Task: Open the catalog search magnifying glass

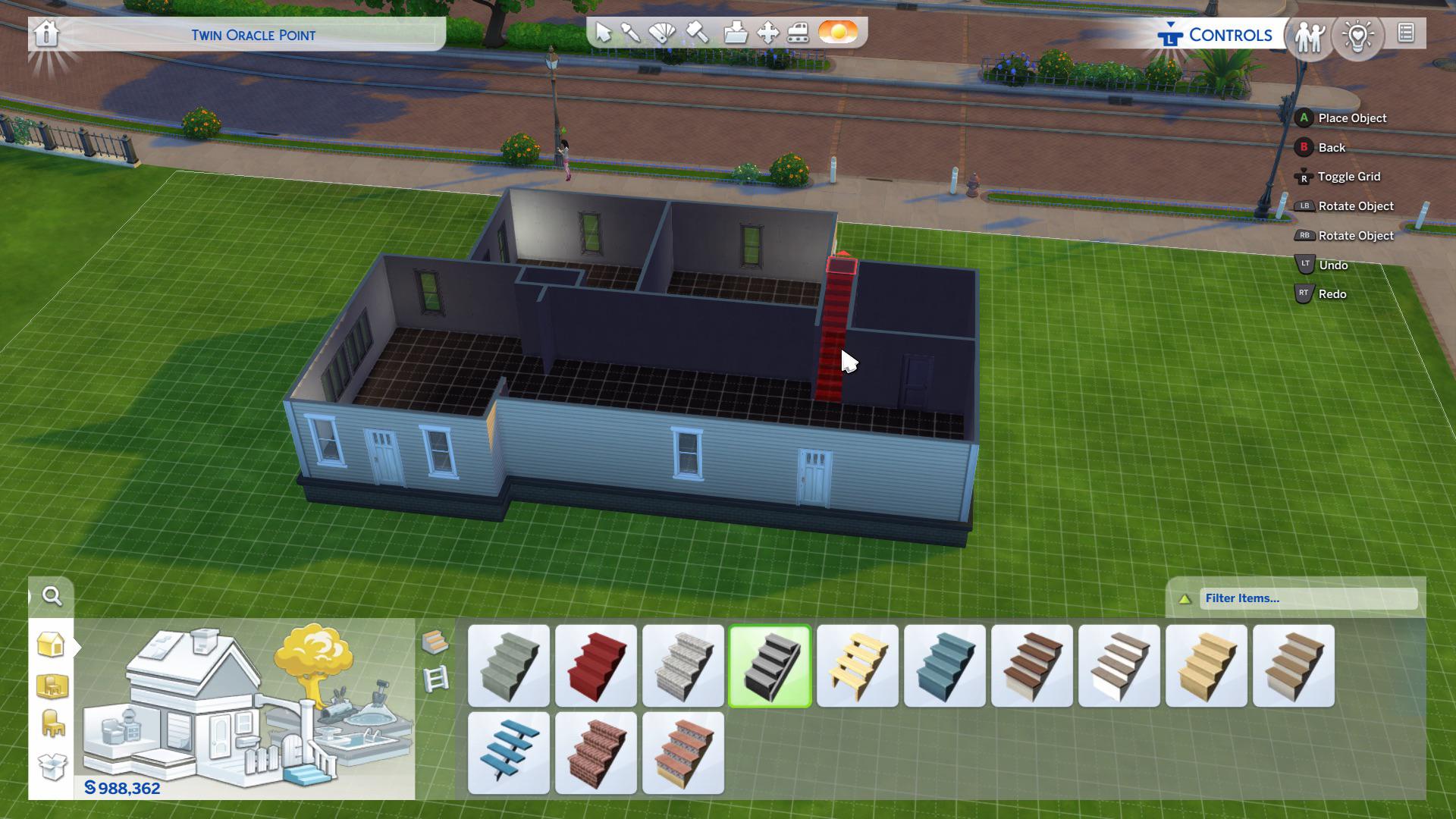Action: tap(51, 597)
